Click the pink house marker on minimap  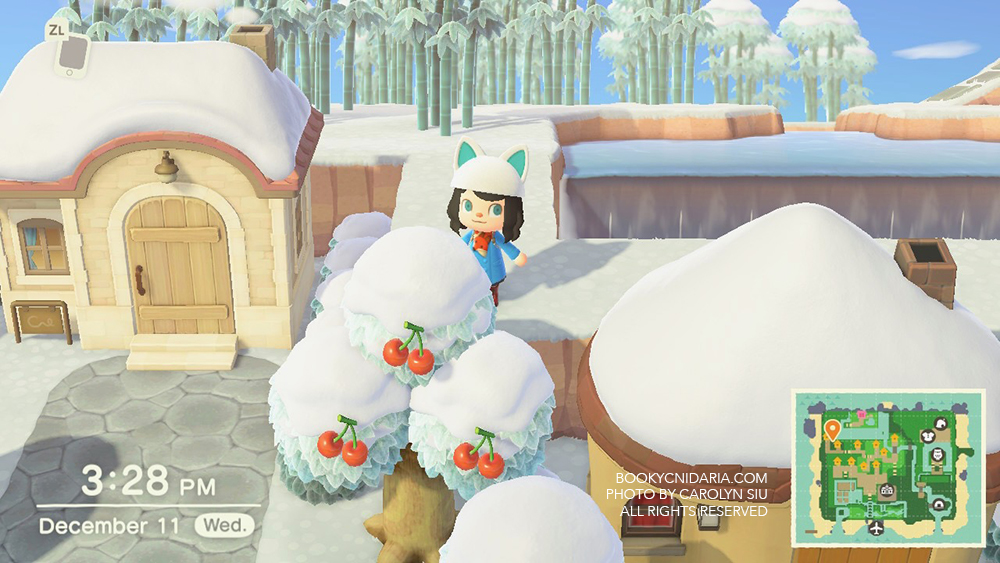862,414
